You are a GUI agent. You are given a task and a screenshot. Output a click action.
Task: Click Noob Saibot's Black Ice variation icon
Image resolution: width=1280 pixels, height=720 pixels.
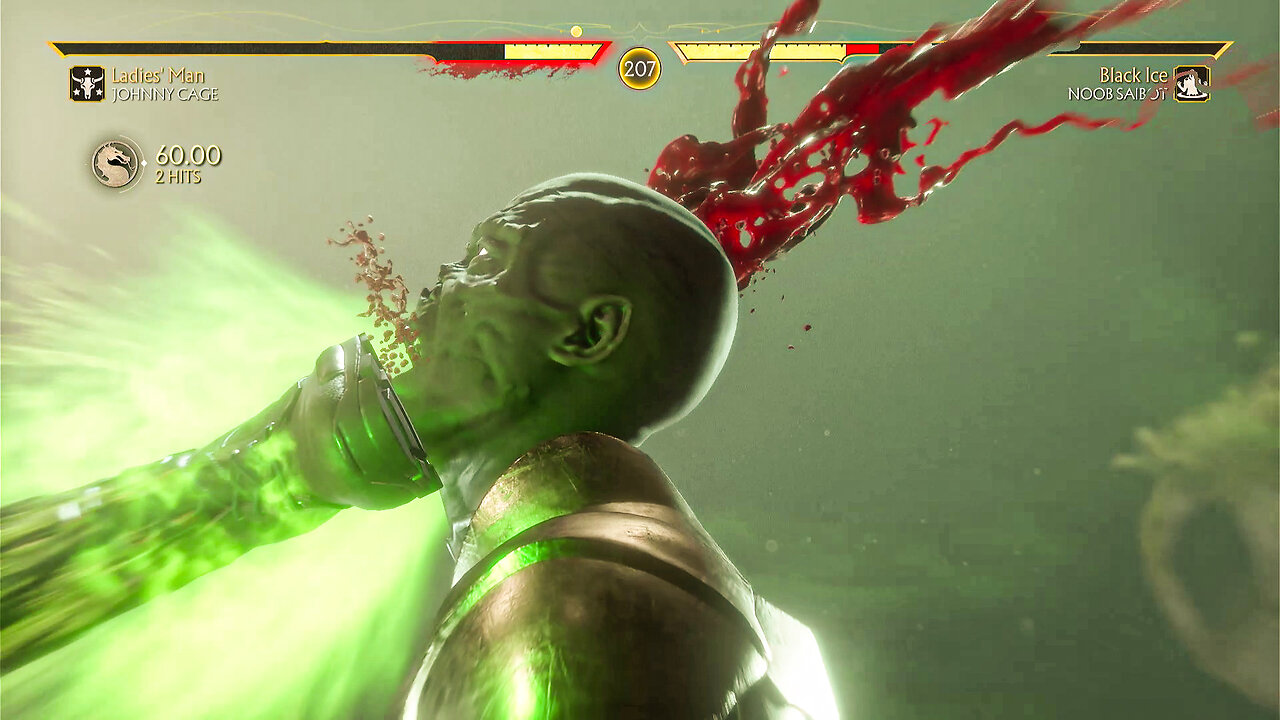[1191, 84]
